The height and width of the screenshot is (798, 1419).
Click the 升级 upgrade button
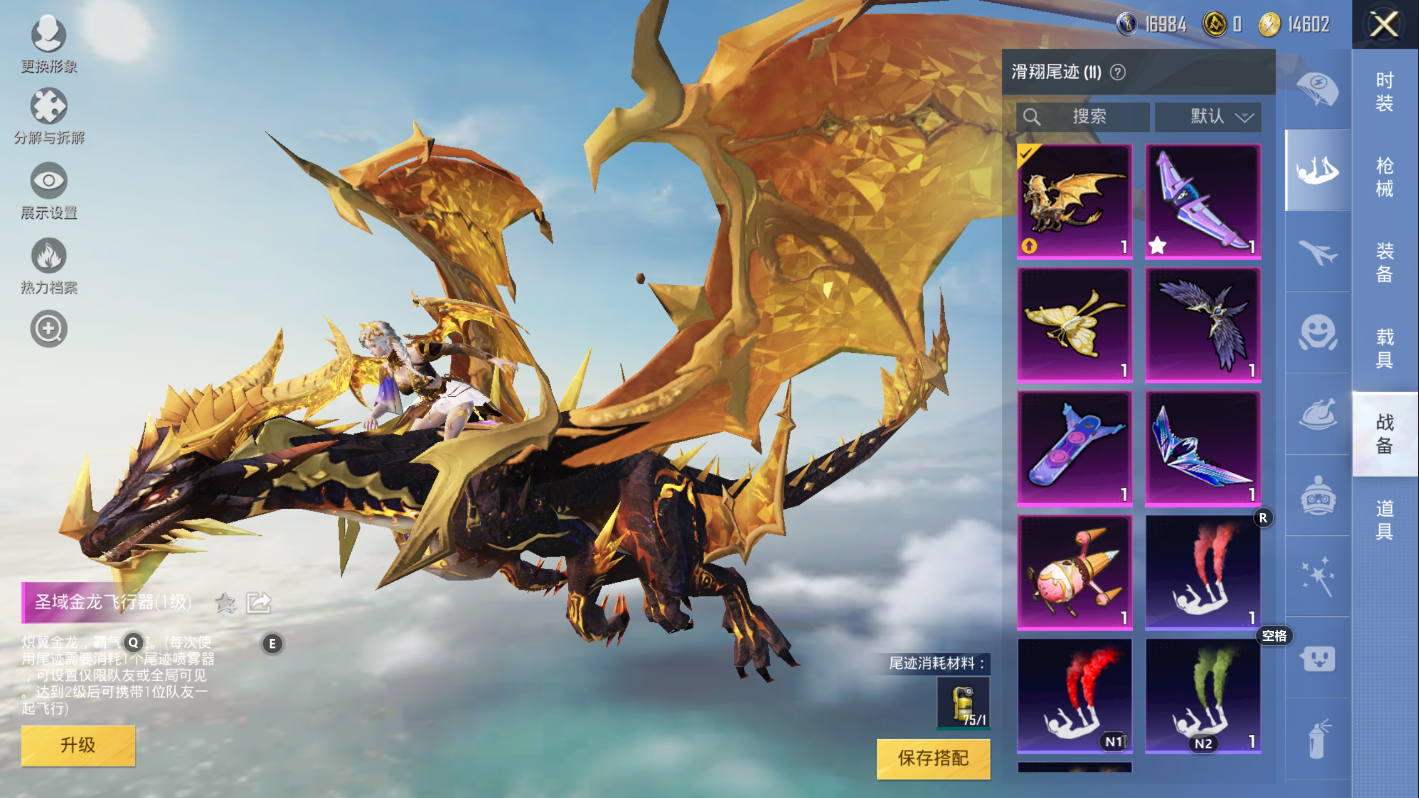78,746
